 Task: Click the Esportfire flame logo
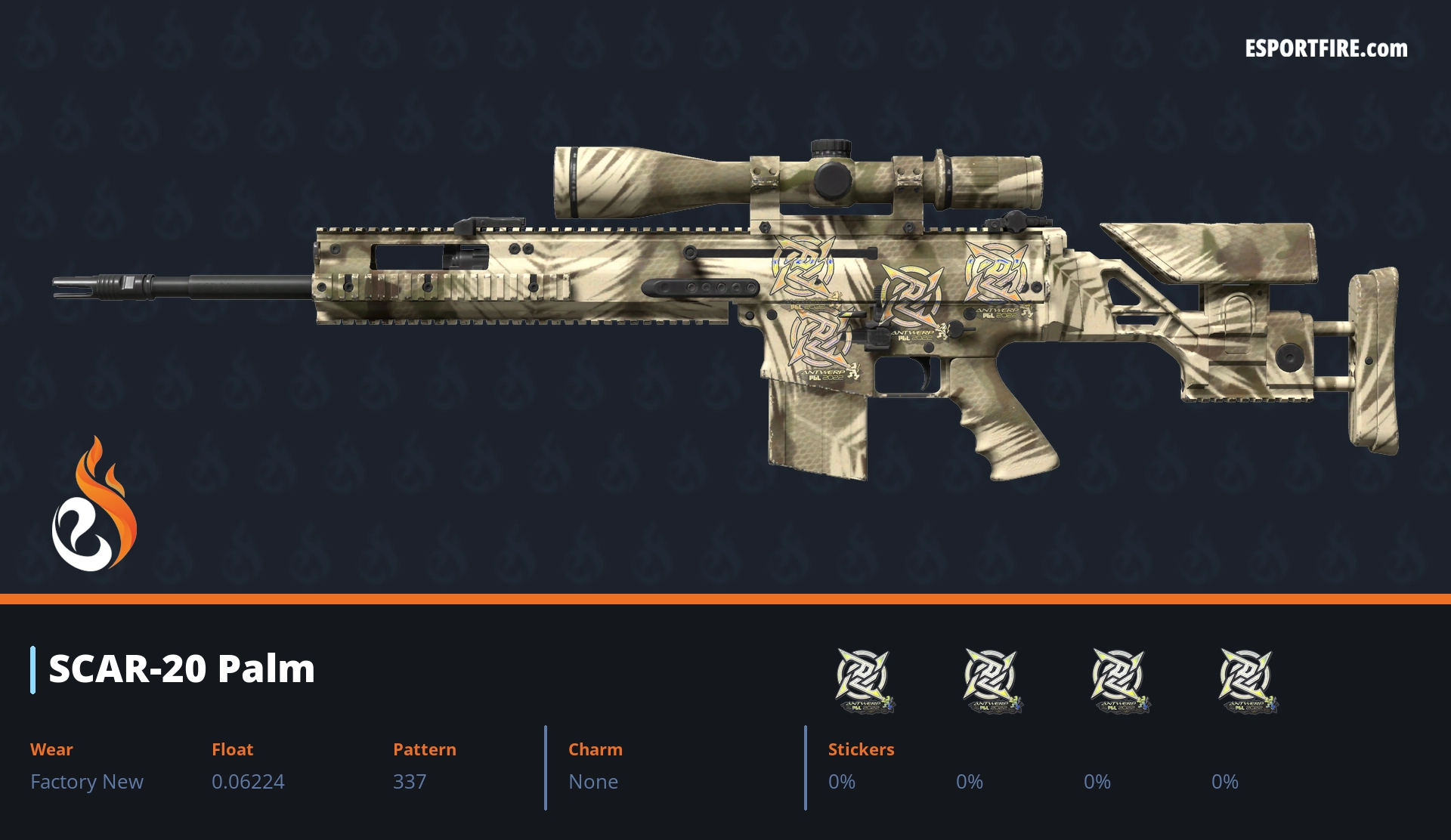[94, 505]
